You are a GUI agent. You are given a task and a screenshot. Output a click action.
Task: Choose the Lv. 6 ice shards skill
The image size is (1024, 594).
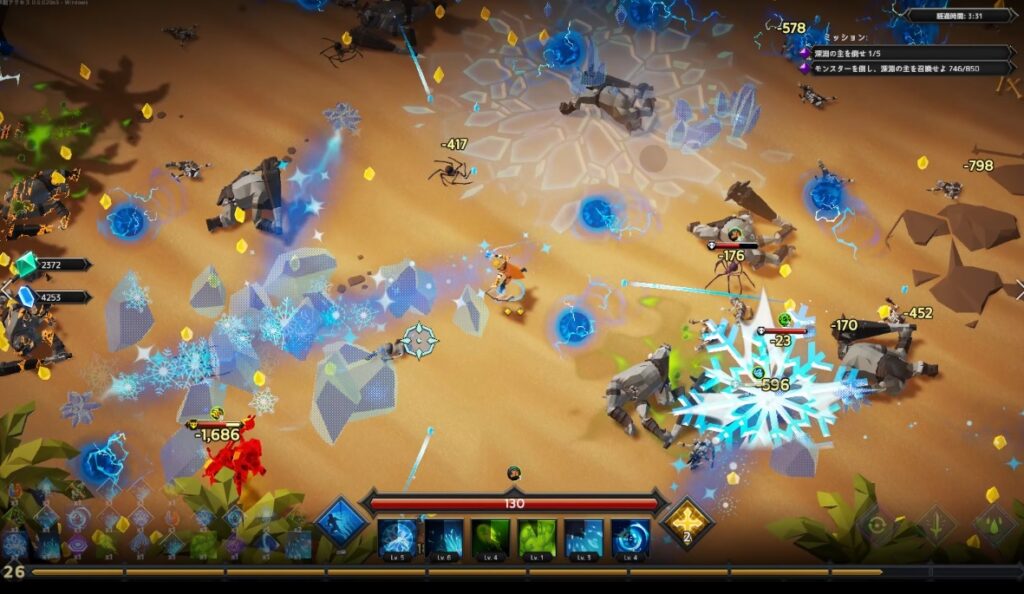point(444,538)
